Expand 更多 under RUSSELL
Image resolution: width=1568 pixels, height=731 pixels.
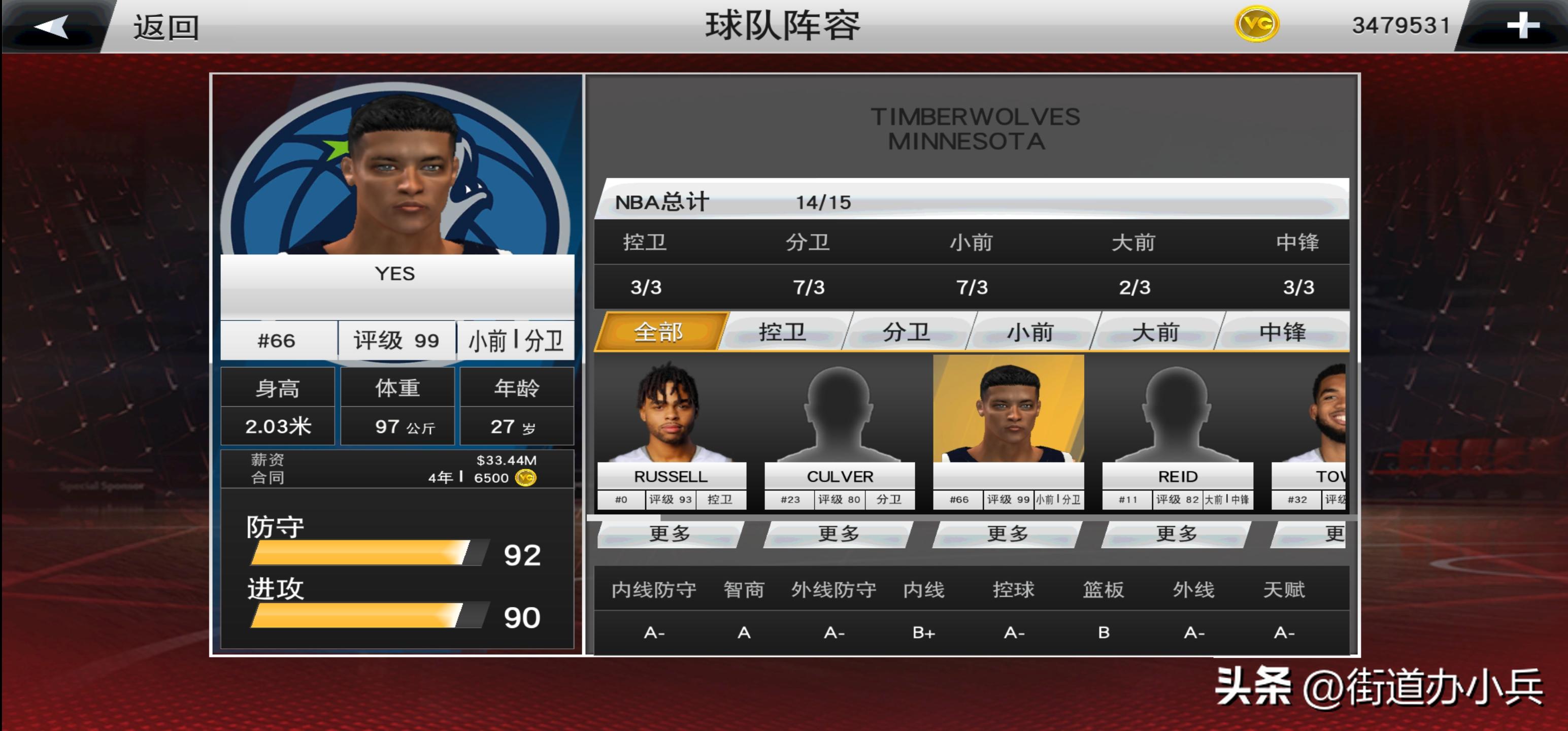point(669,534)
